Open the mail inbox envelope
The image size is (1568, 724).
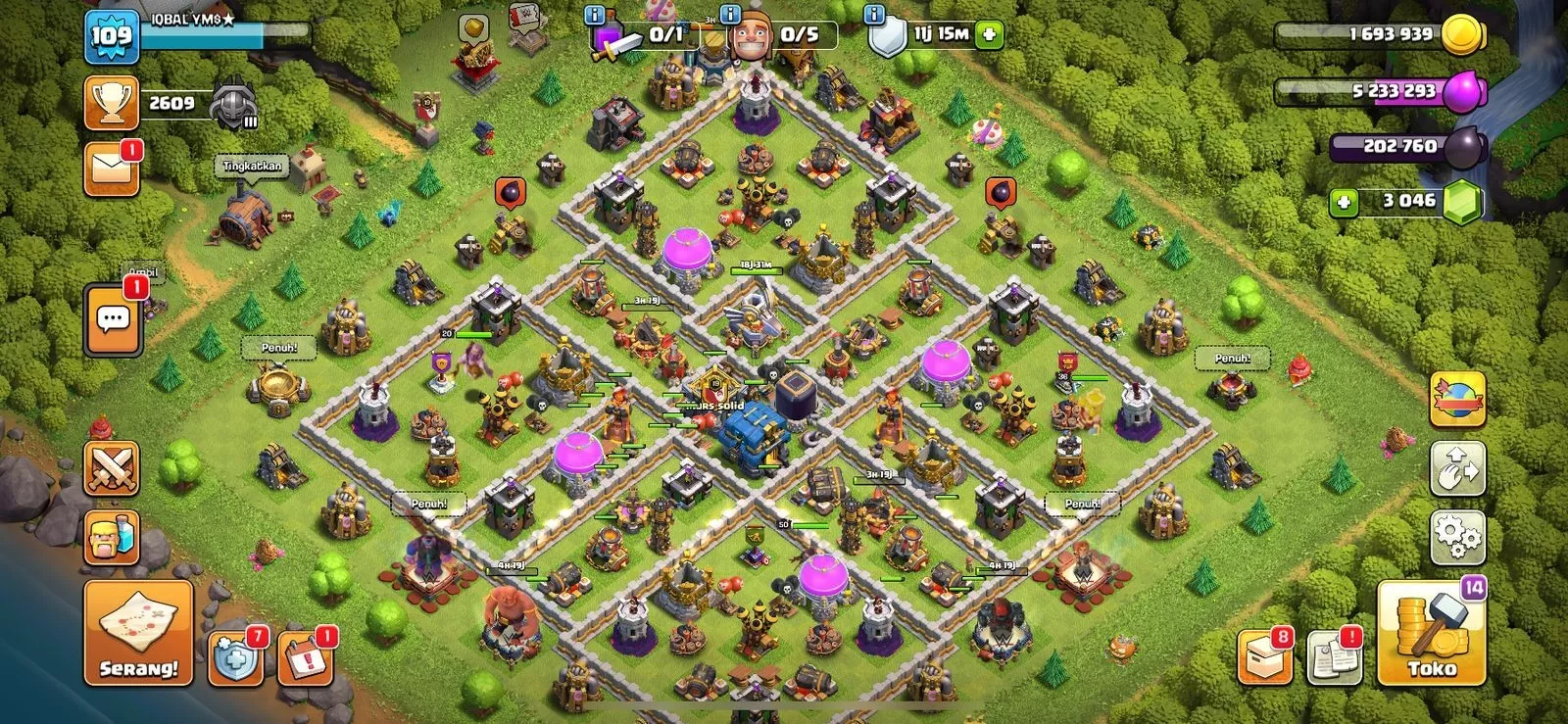click(112, 169)
